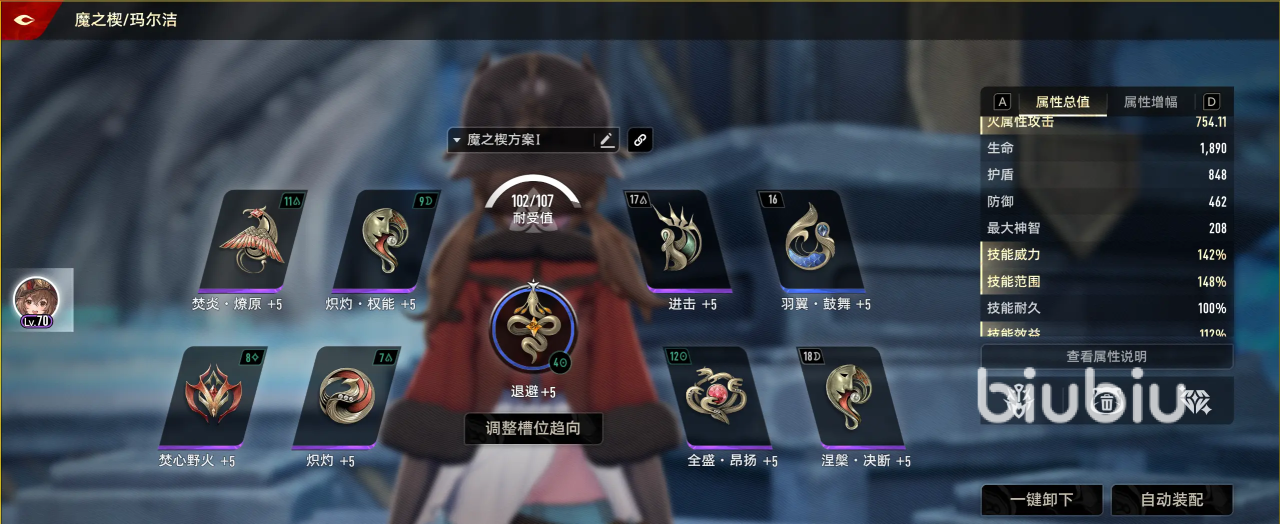
Task: Switch to the 属性总值 tab
Action: click(x=1062, y=102)
